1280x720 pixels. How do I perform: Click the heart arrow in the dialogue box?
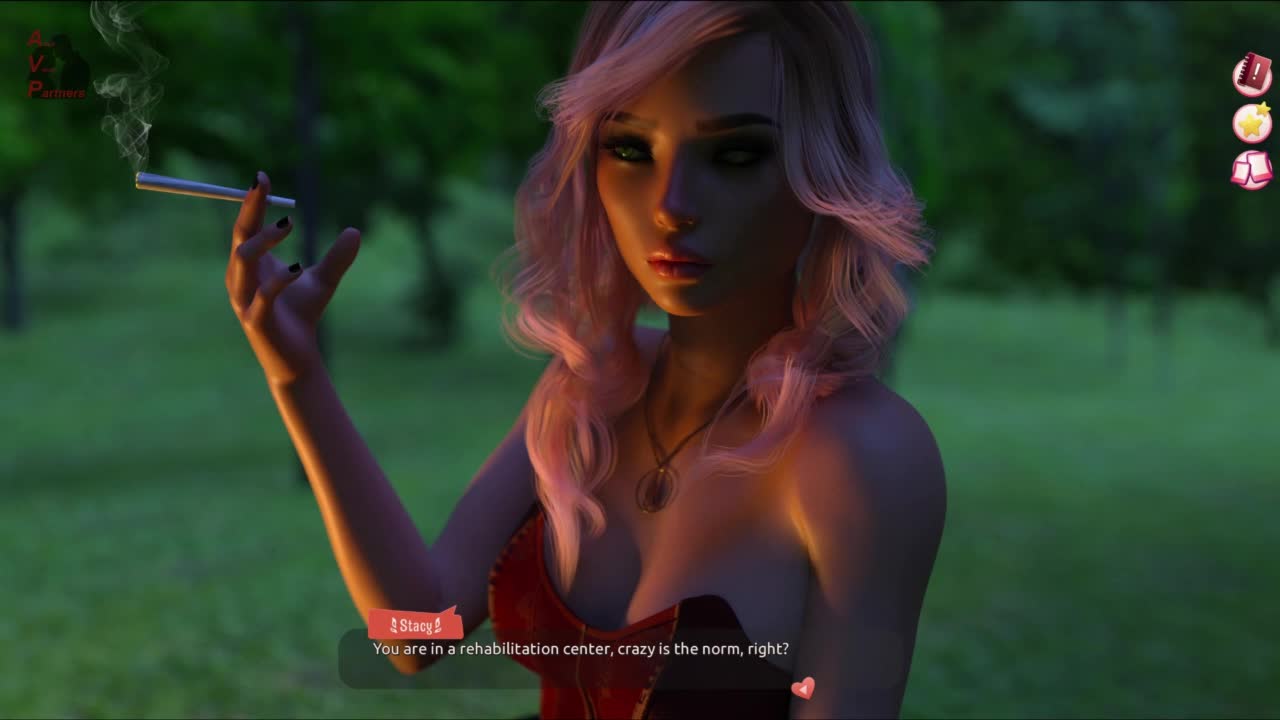coord(803,688)
